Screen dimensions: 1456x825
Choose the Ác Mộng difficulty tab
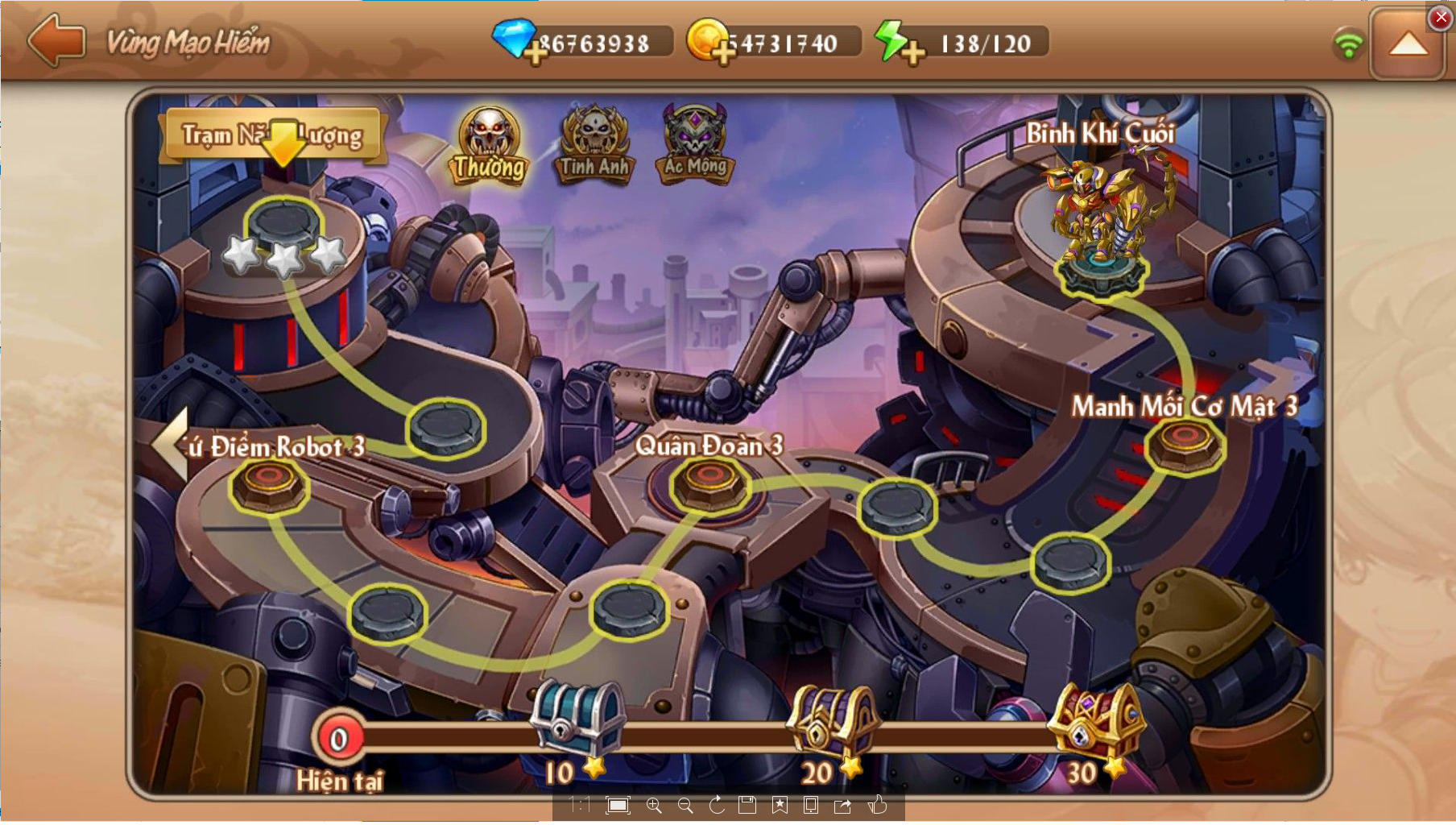point(696,146)
